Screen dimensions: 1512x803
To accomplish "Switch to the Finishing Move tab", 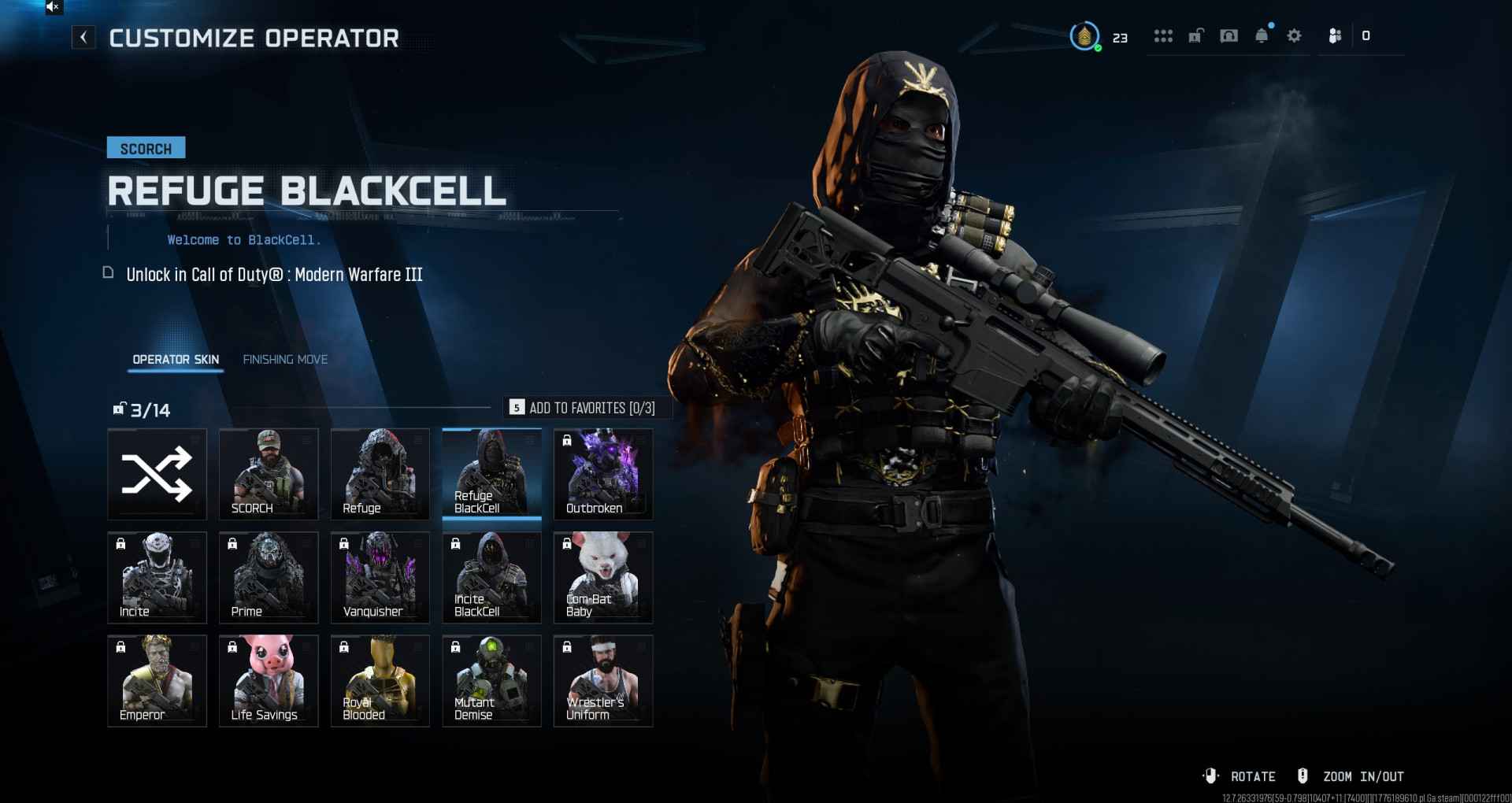I will [285, 360].
